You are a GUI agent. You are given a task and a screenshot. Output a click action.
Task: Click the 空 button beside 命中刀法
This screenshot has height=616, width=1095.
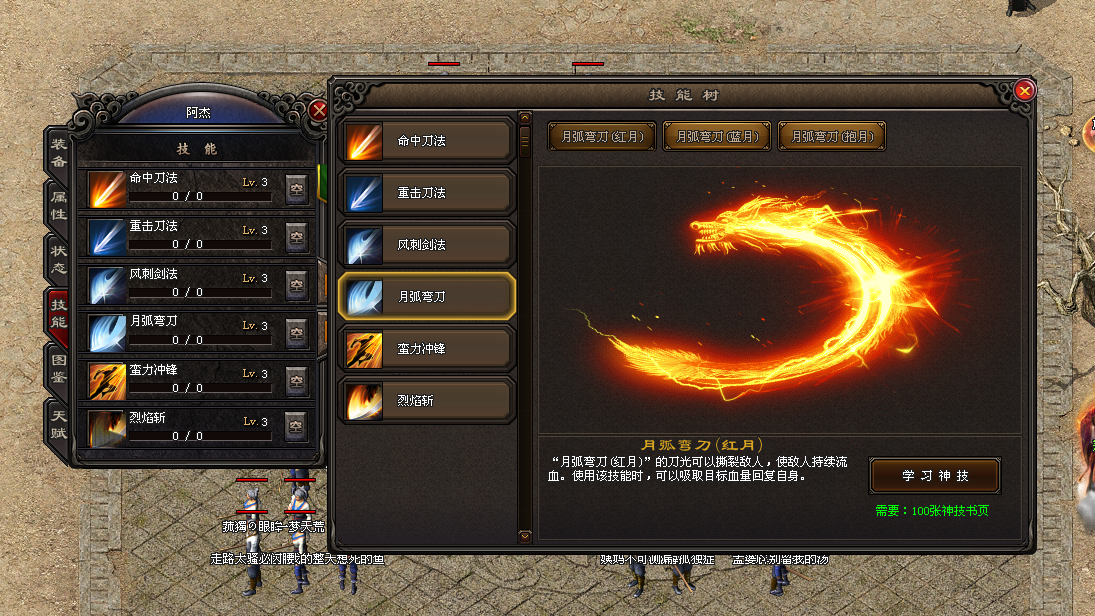(x=296, y=189)
